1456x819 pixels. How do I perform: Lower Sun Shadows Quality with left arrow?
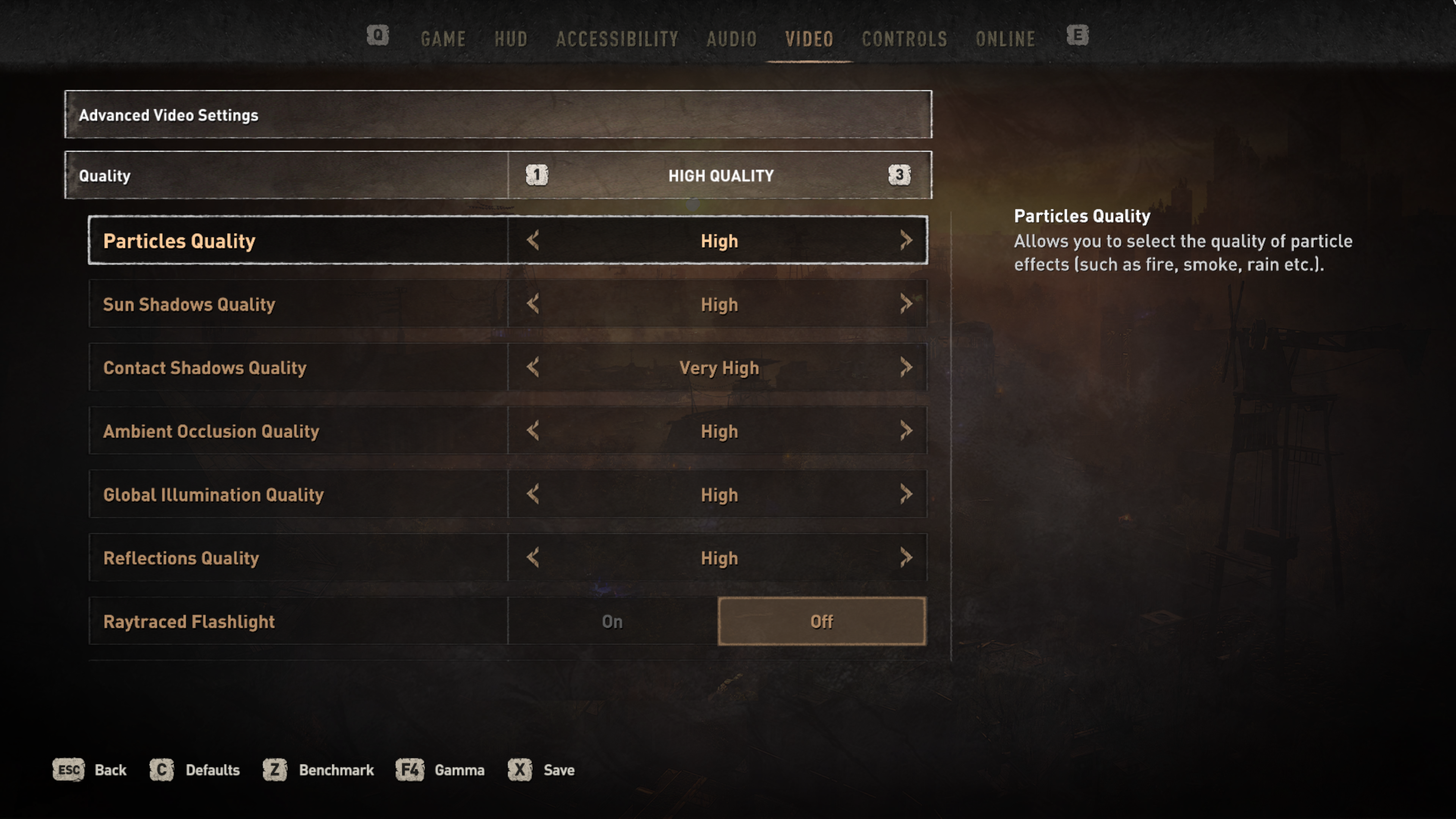point(533,304)
